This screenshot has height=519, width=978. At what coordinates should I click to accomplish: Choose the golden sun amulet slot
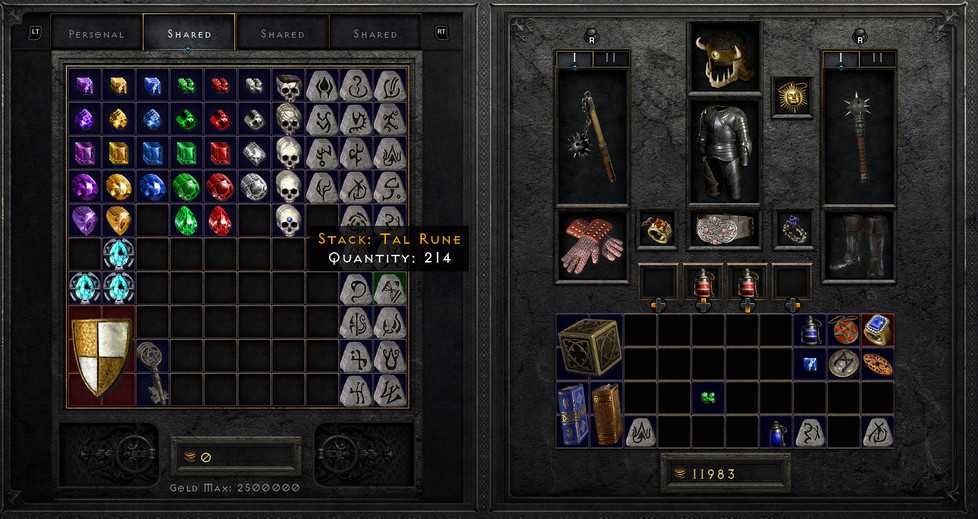792,96
